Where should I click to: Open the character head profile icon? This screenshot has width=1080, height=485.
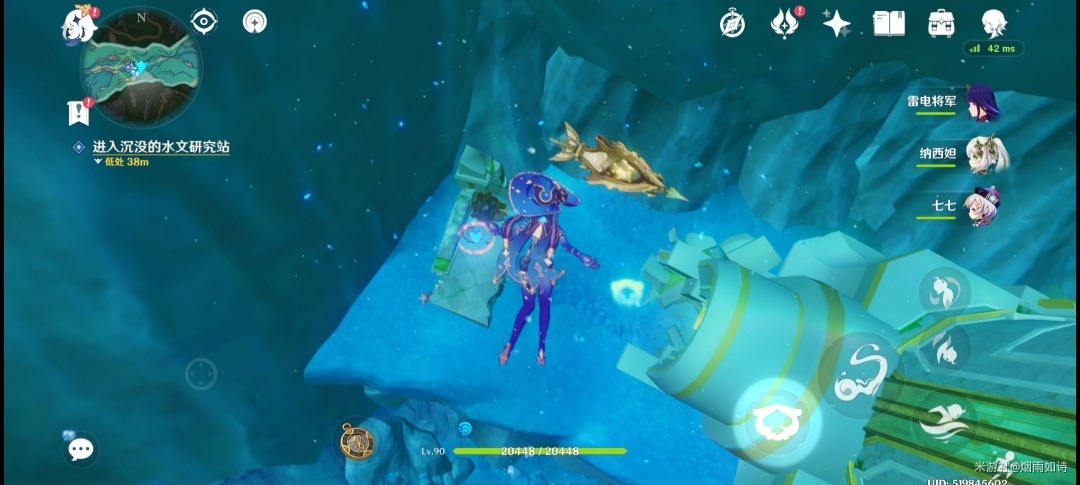click(x=993, y=22)
